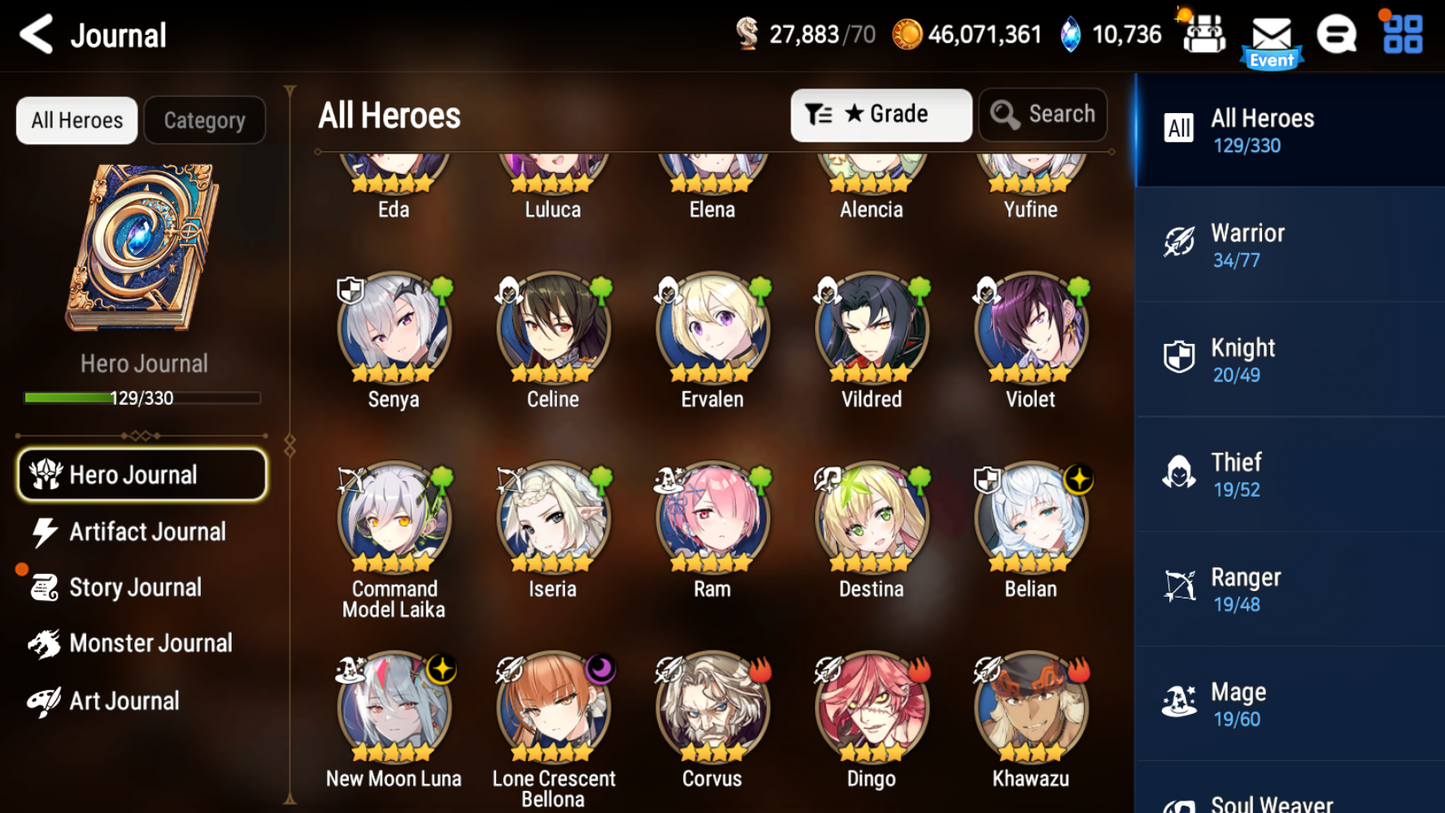Open the Event mail icon

tap(1270, 35)
